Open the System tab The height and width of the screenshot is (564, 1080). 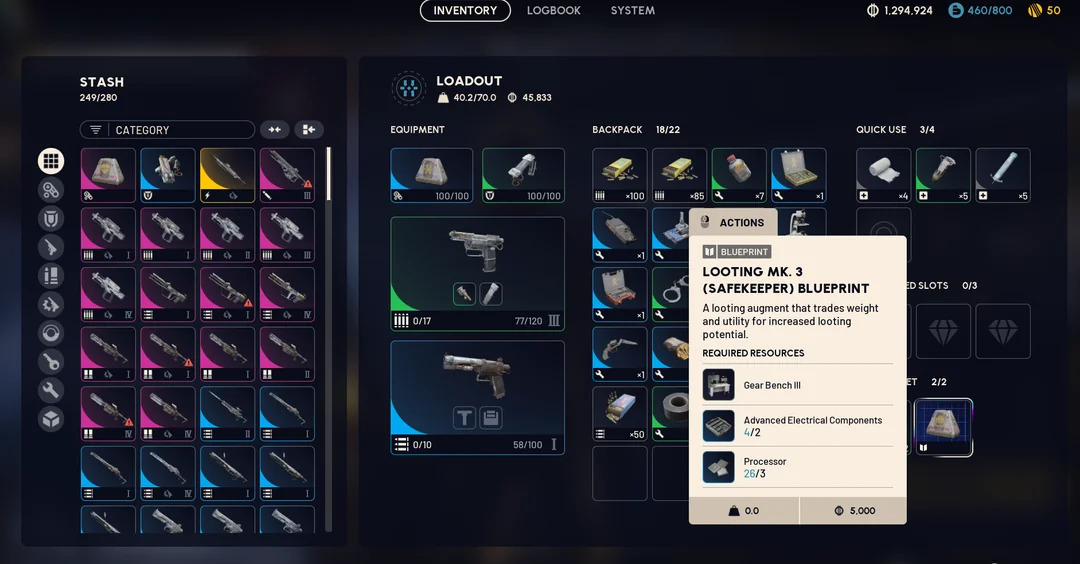click(633, 11)
